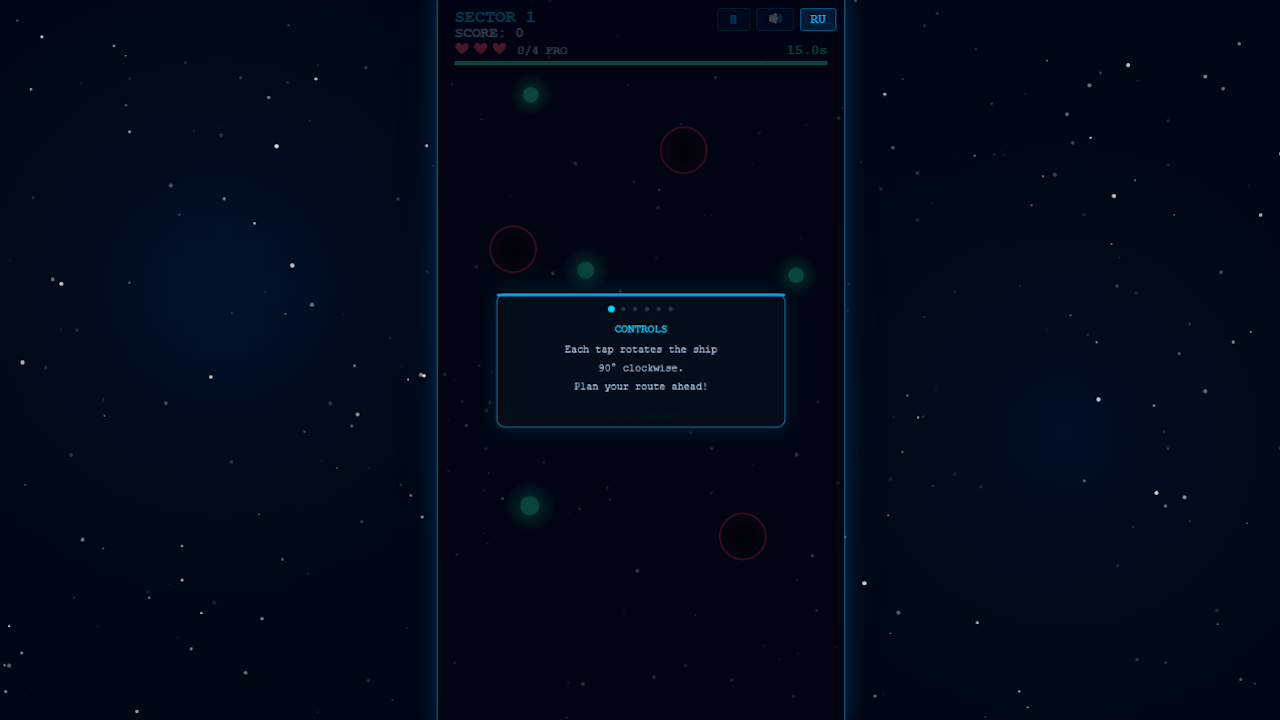Click the red circle left of the tutorial popup
The image size is (1280, 720).
tap(513, 249)
